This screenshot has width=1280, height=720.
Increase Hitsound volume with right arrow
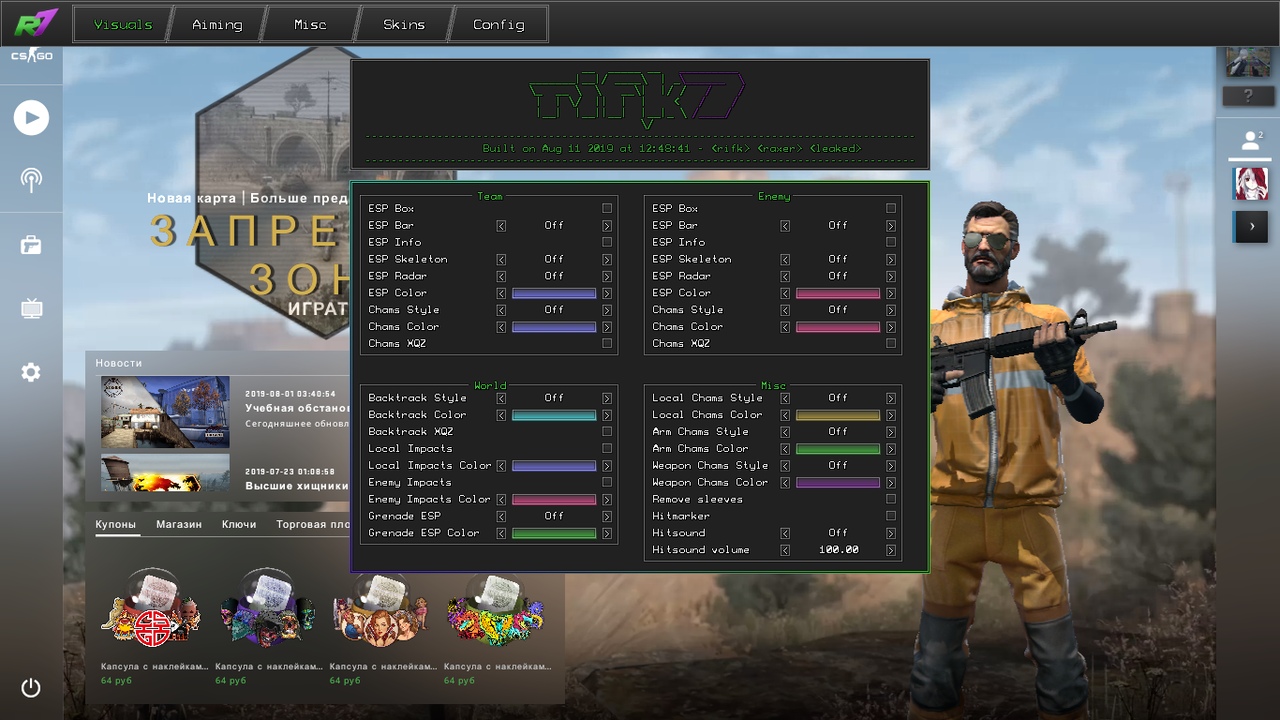tap(891, 550)
